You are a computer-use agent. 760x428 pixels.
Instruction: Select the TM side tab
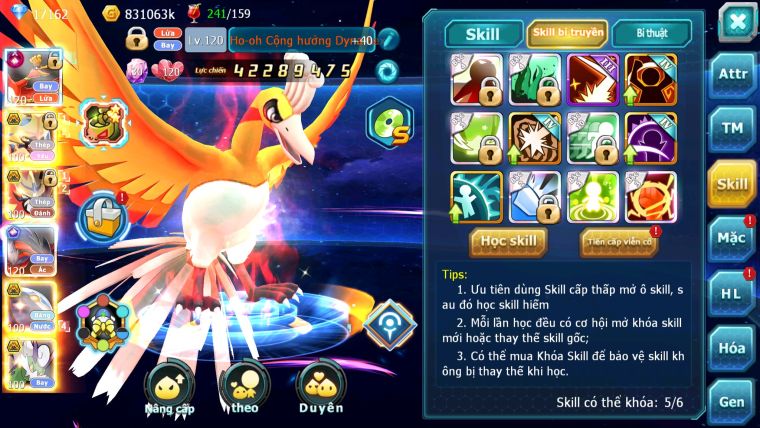pos(732,129)
